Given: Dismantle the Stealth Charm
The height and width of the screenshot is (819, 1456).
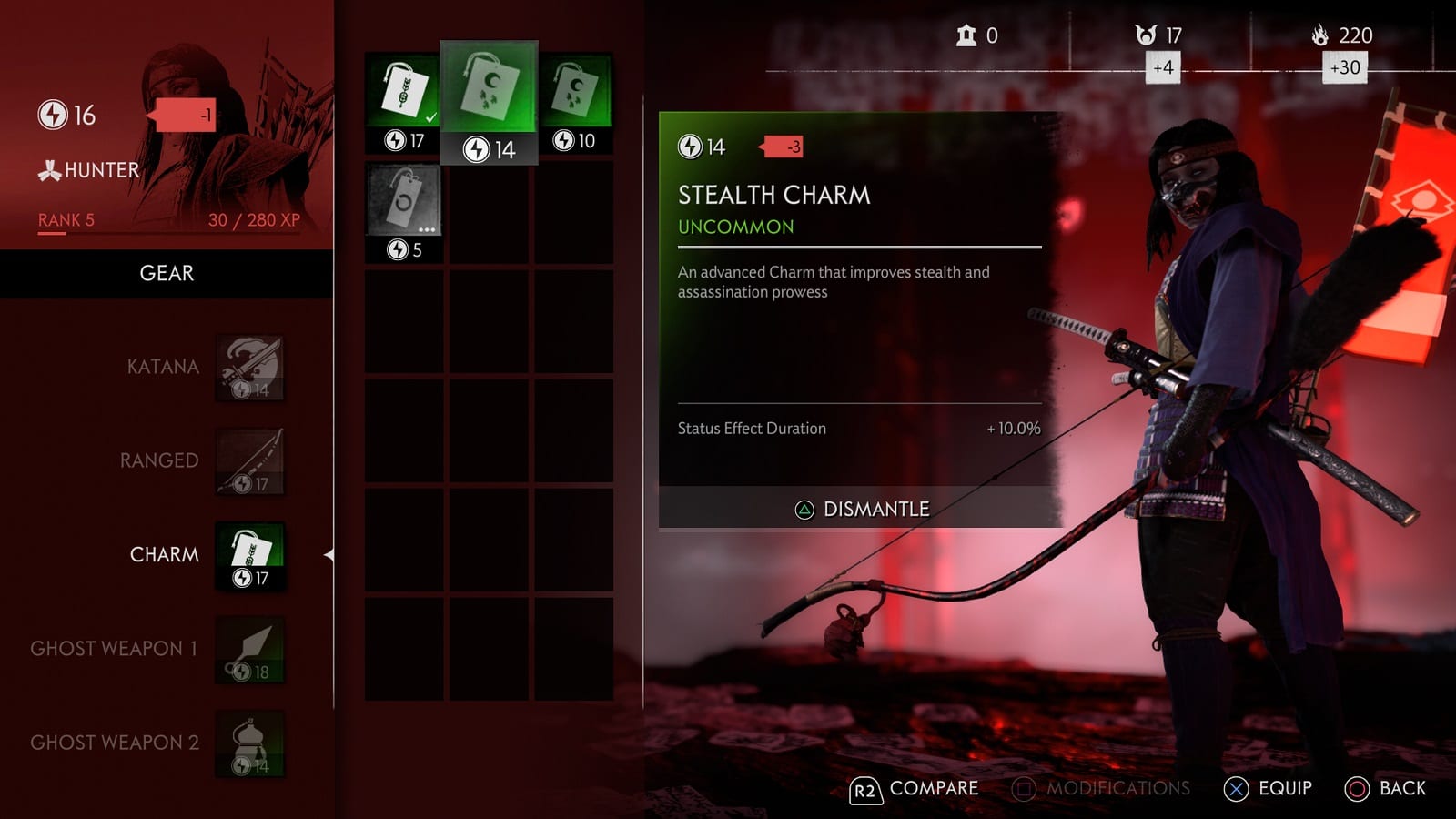Looking at the screenshot, I should [861, 510].
